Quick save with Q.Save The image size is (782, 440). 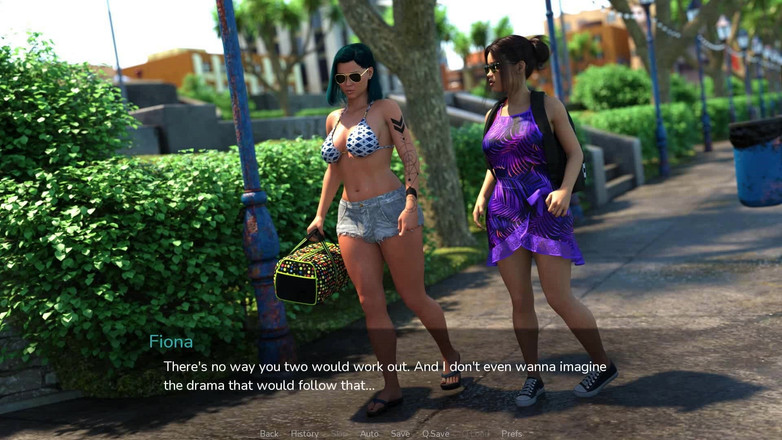click(x=435, y=434)
